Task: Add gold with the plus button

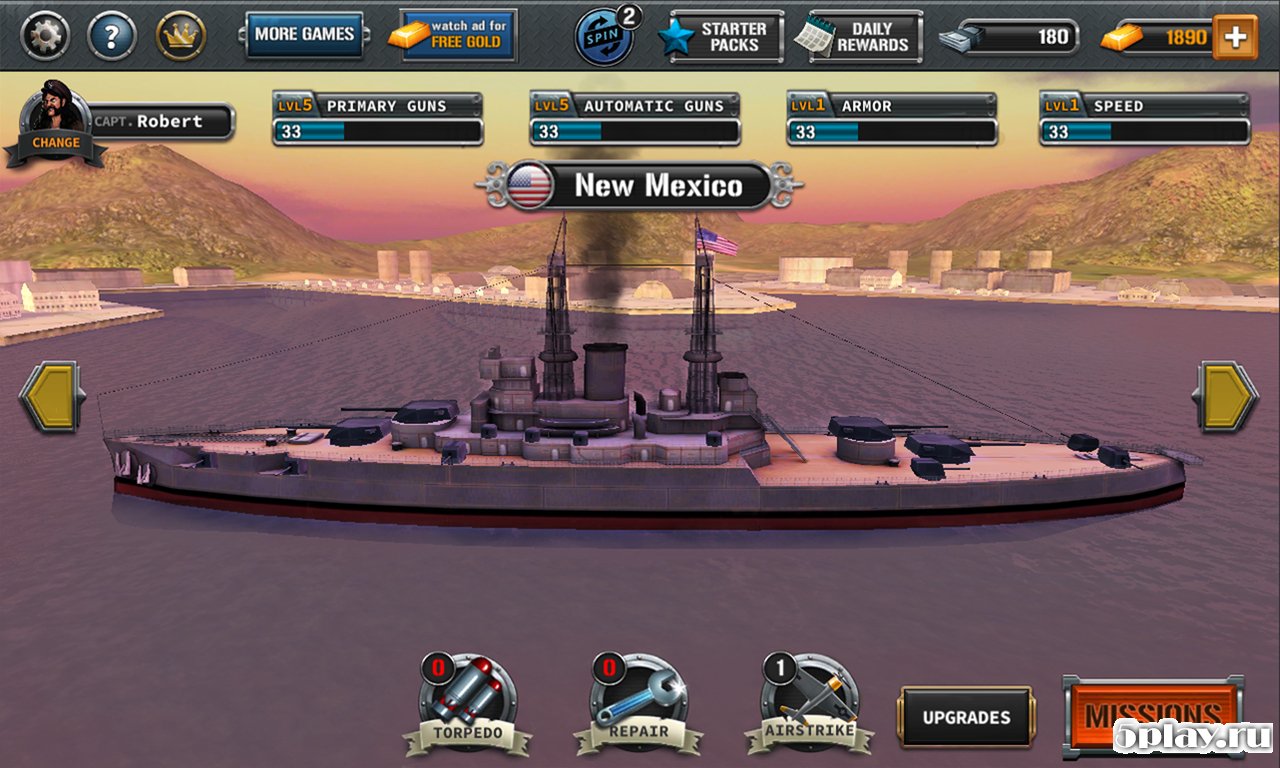Action: tap(1235, 37)
